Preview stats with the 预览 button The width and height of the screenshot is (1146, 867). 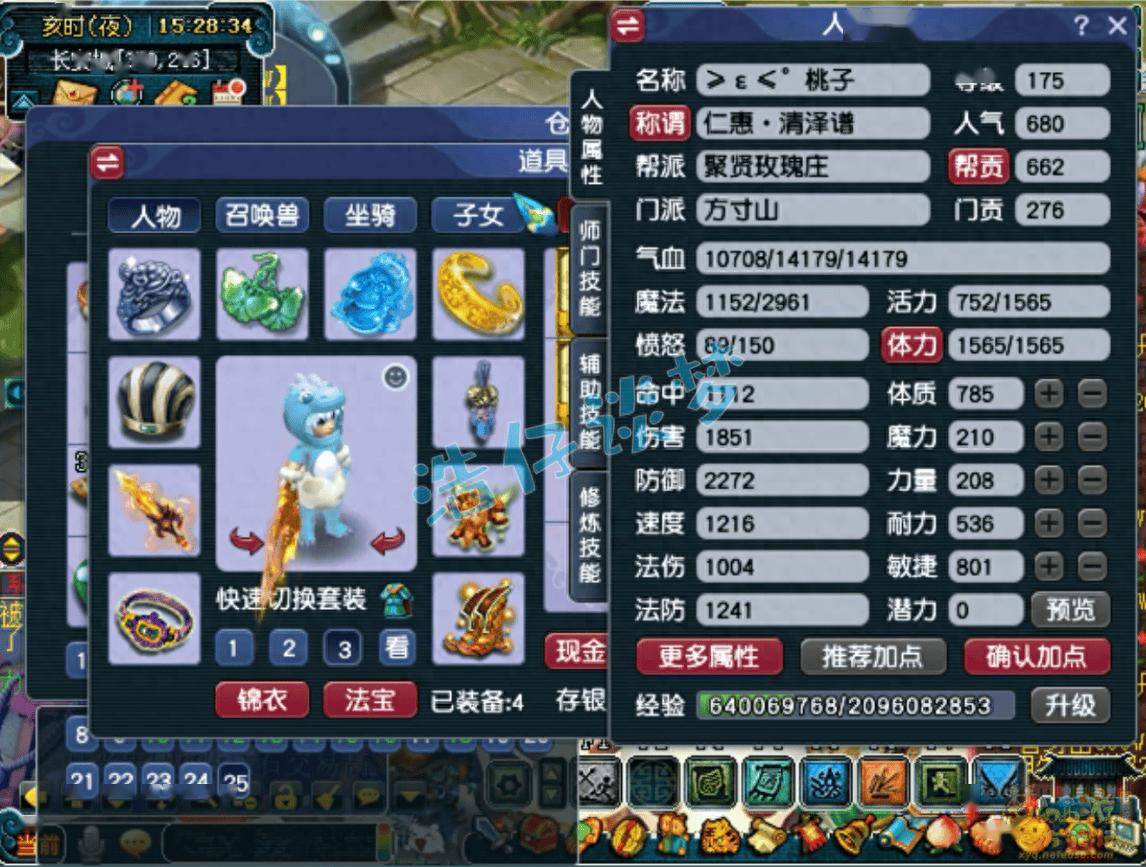click(1070, 608)
